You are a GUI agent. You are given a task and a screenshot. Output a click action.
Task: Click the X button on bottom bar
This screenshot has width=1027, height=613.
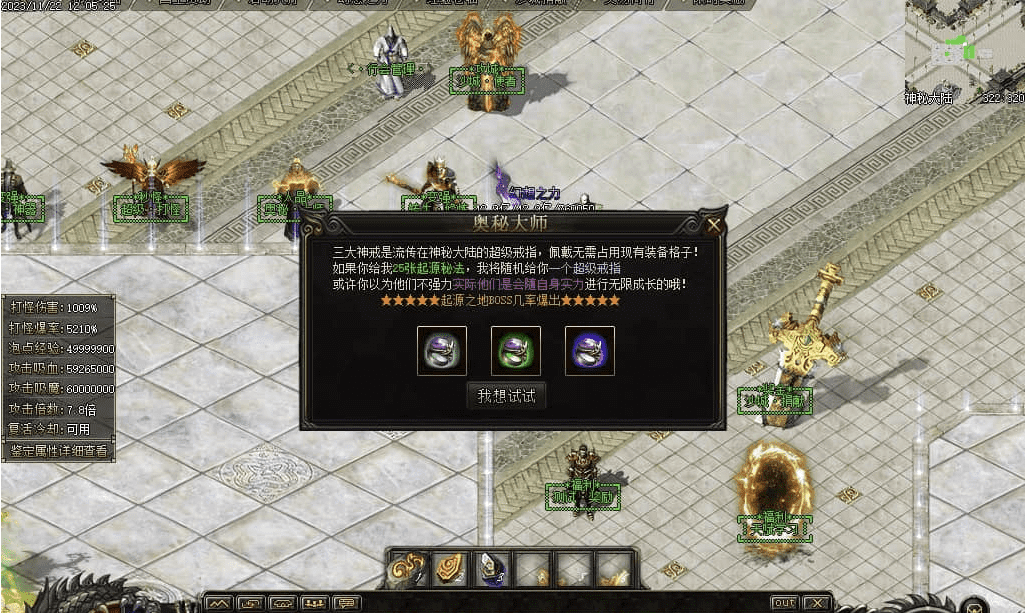(817, 603)
